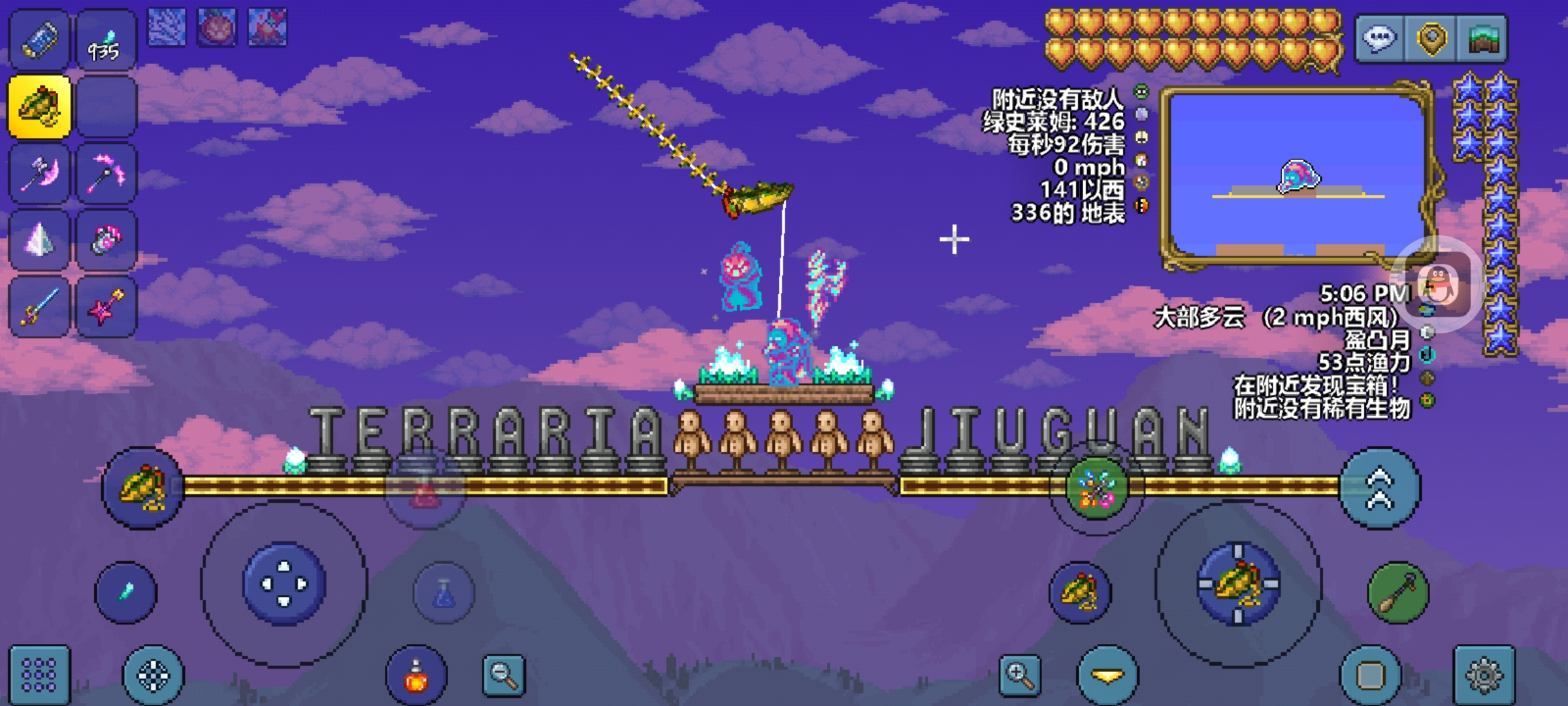The width and height of the screenshot is (1568, 706).
Task: Open the world map landscape button
Action: pyautogui.click(x=1482, y=39)
